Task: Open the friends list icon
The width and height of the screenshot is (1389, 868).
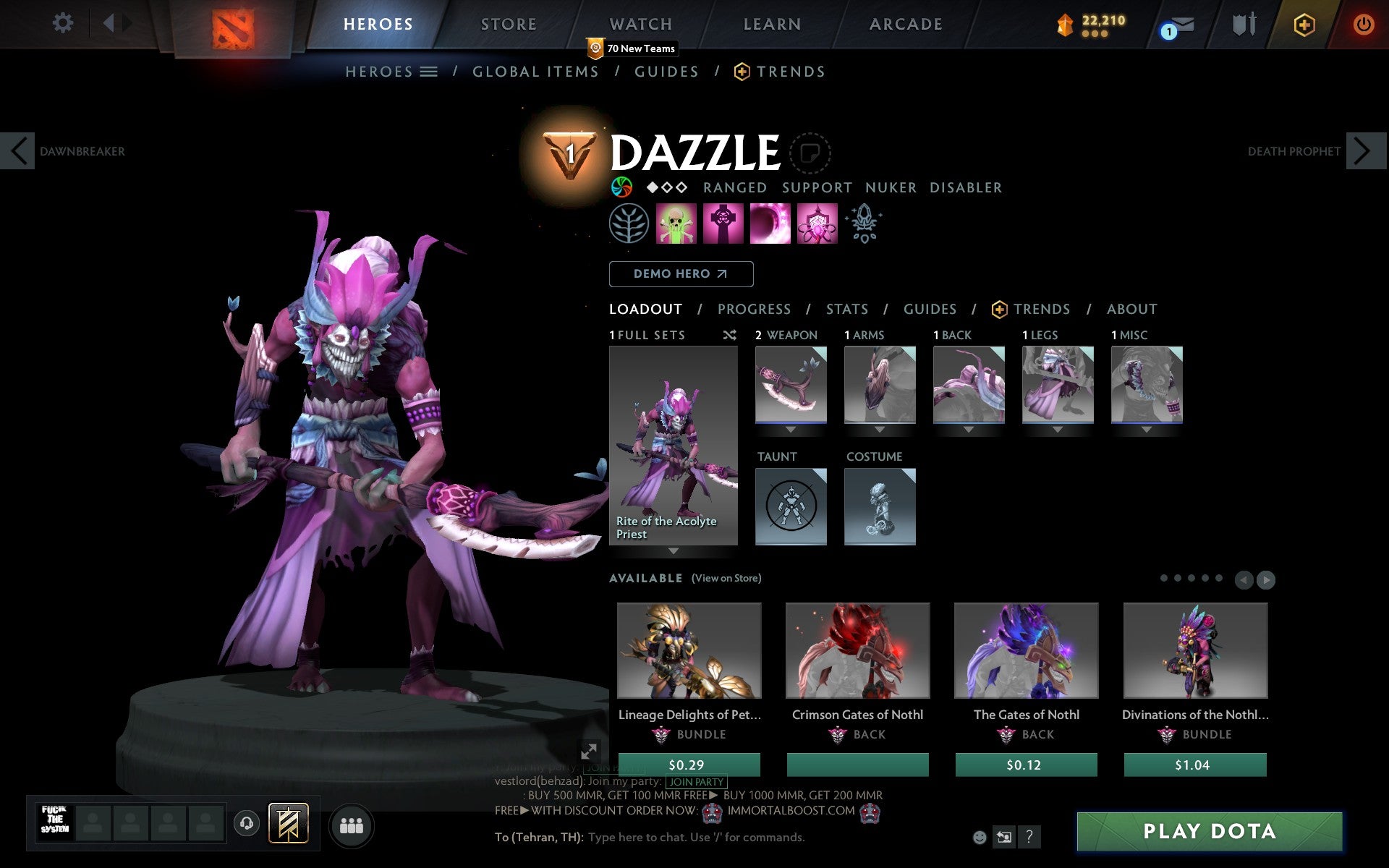Action: tap(352, 825)
